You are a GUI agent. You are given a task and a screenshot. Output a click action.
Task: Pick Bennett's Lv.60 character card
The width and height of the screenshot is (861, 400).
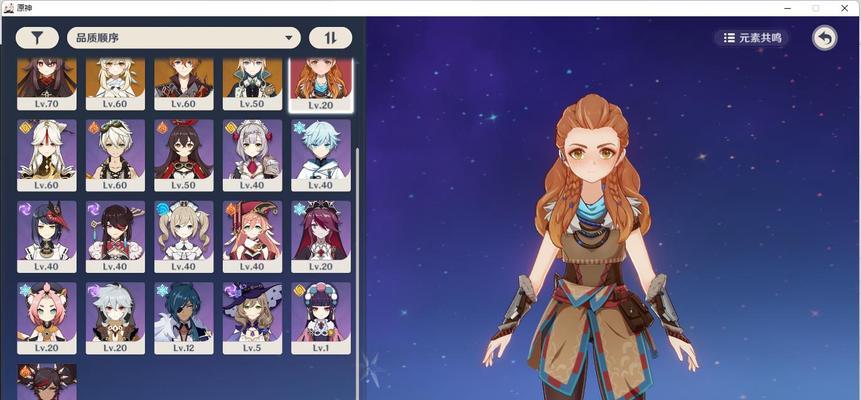click(x=115, y=155)
